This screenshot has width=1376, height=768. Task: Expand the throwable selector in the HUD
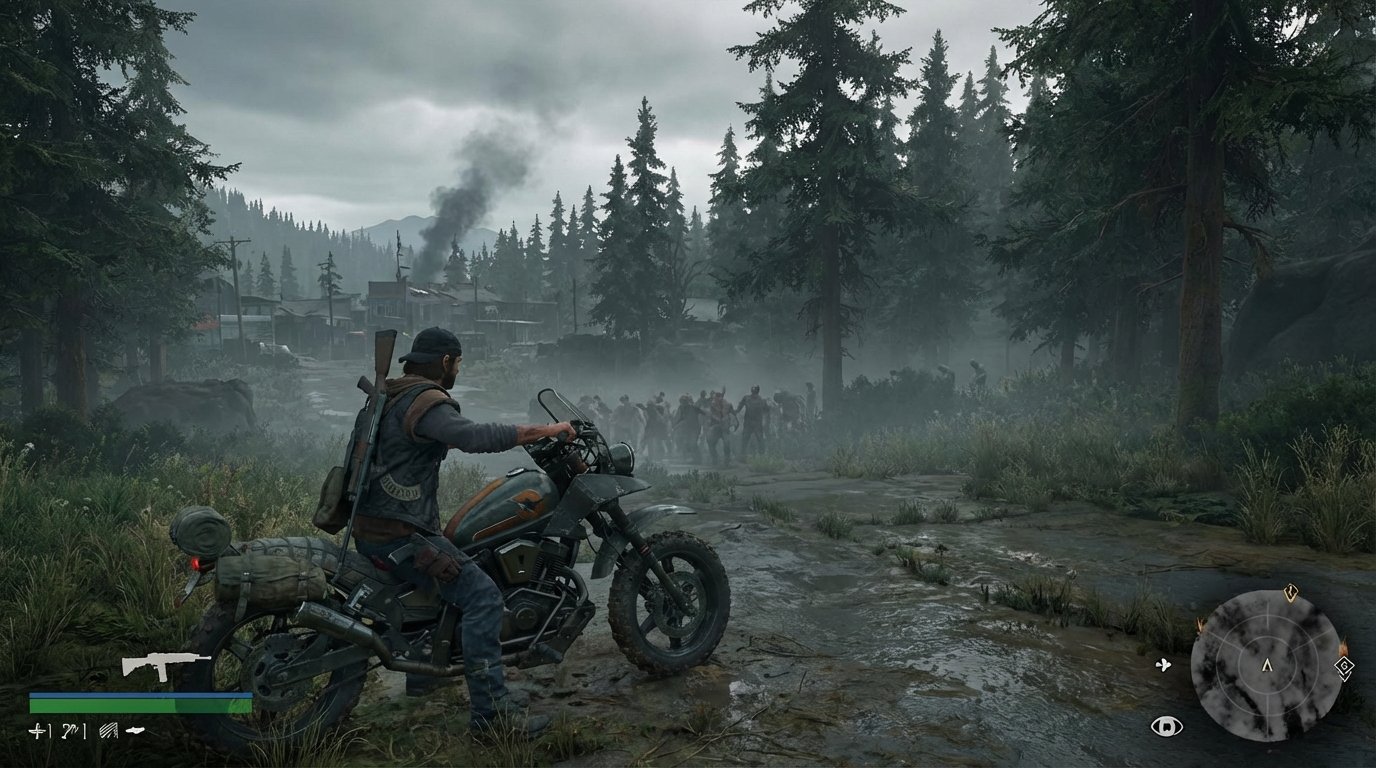click(x=68, y=730)
